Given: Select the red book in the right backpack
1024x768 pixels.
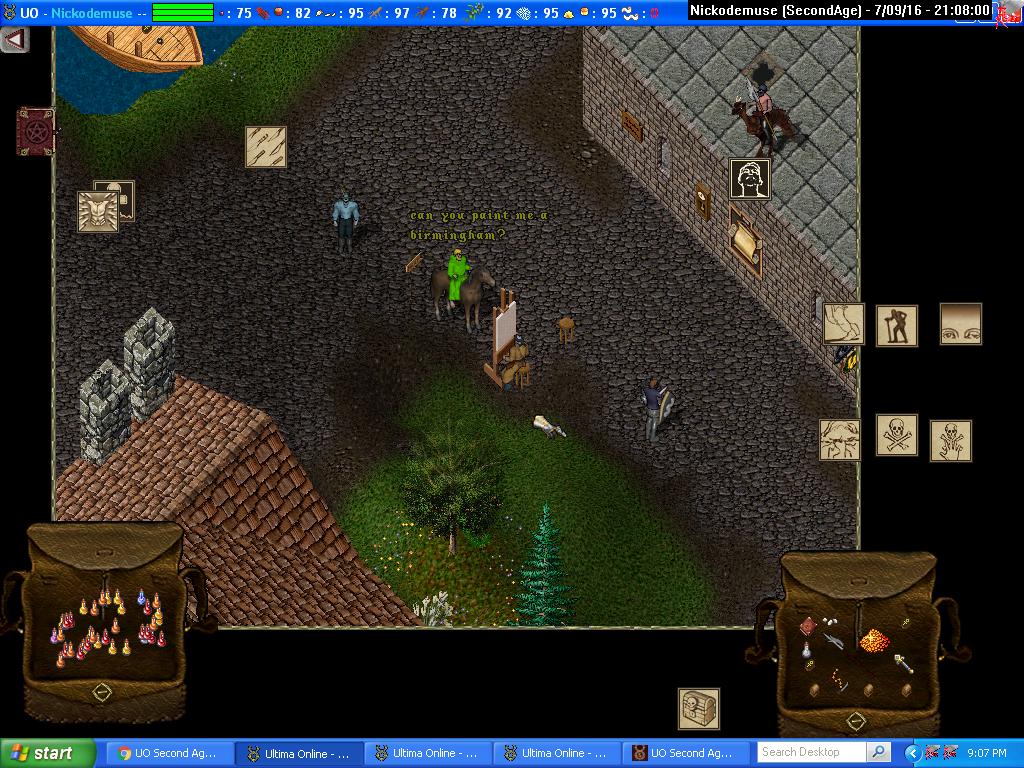Looking at the screenshot, I should coord(808,626).
